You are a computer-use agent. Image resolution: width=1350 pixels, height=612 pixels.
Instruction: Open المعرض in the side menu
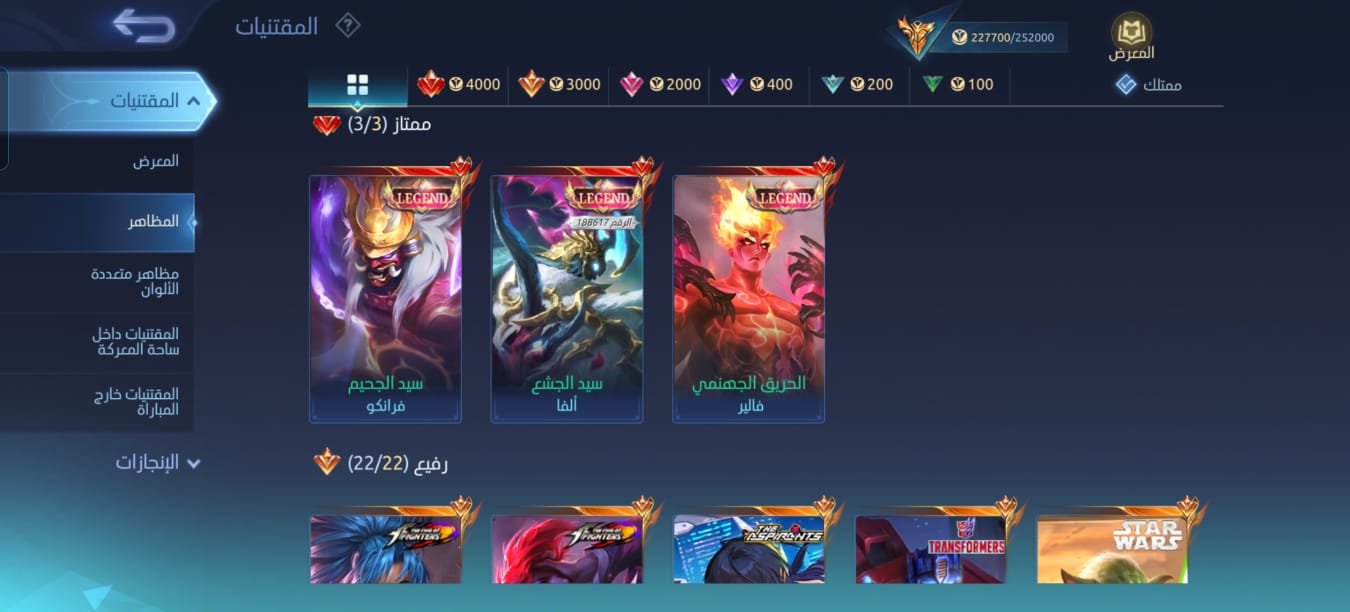pos(155,161)
